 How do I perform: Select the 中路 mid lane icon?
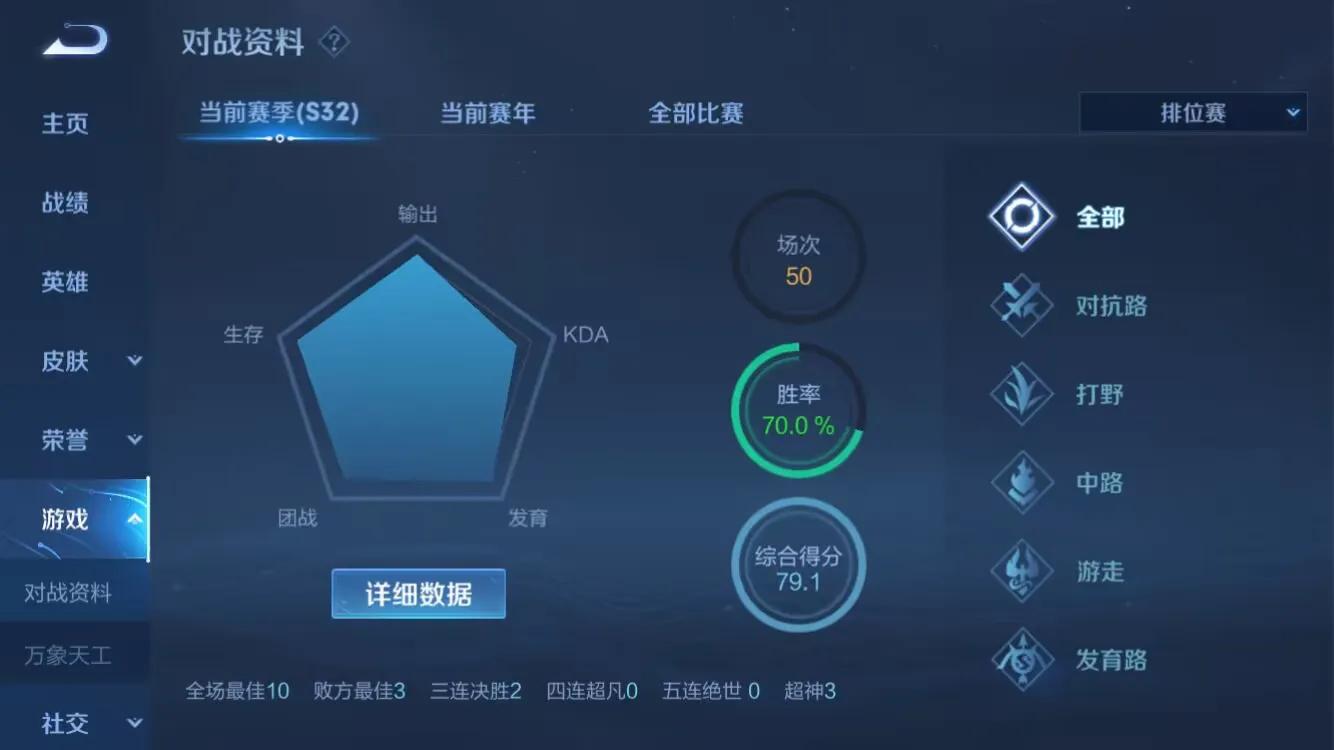1020,483
